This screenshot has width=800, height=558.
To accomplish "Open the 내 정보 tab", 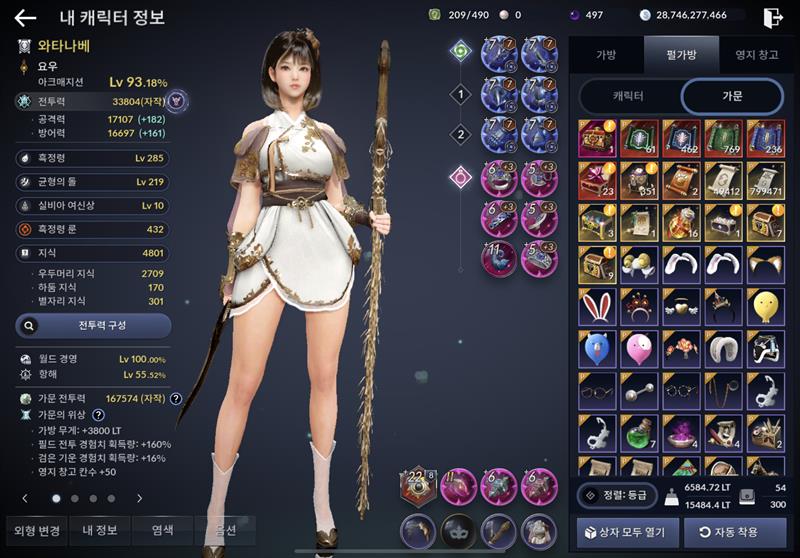I will click(99, 529).
